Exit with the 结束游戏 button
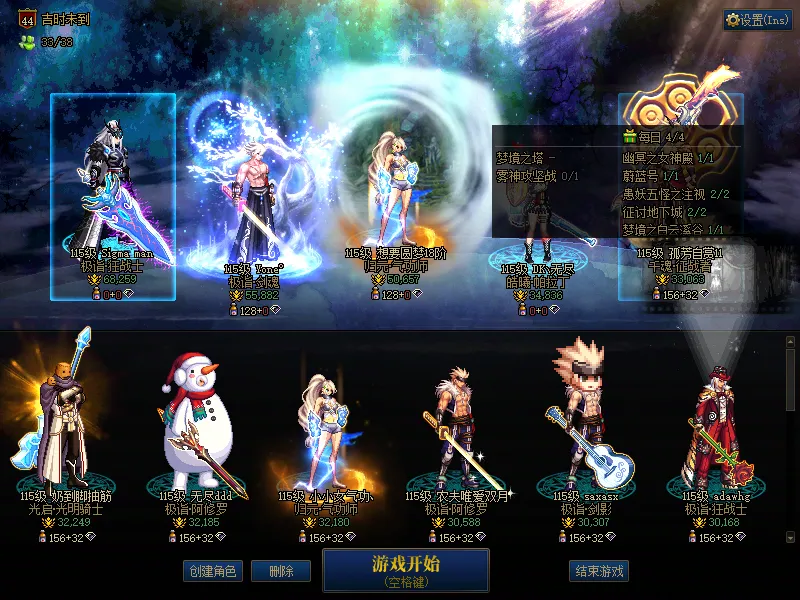The width and height of the screenshot is (800, 600). click(x=599, y=571)
